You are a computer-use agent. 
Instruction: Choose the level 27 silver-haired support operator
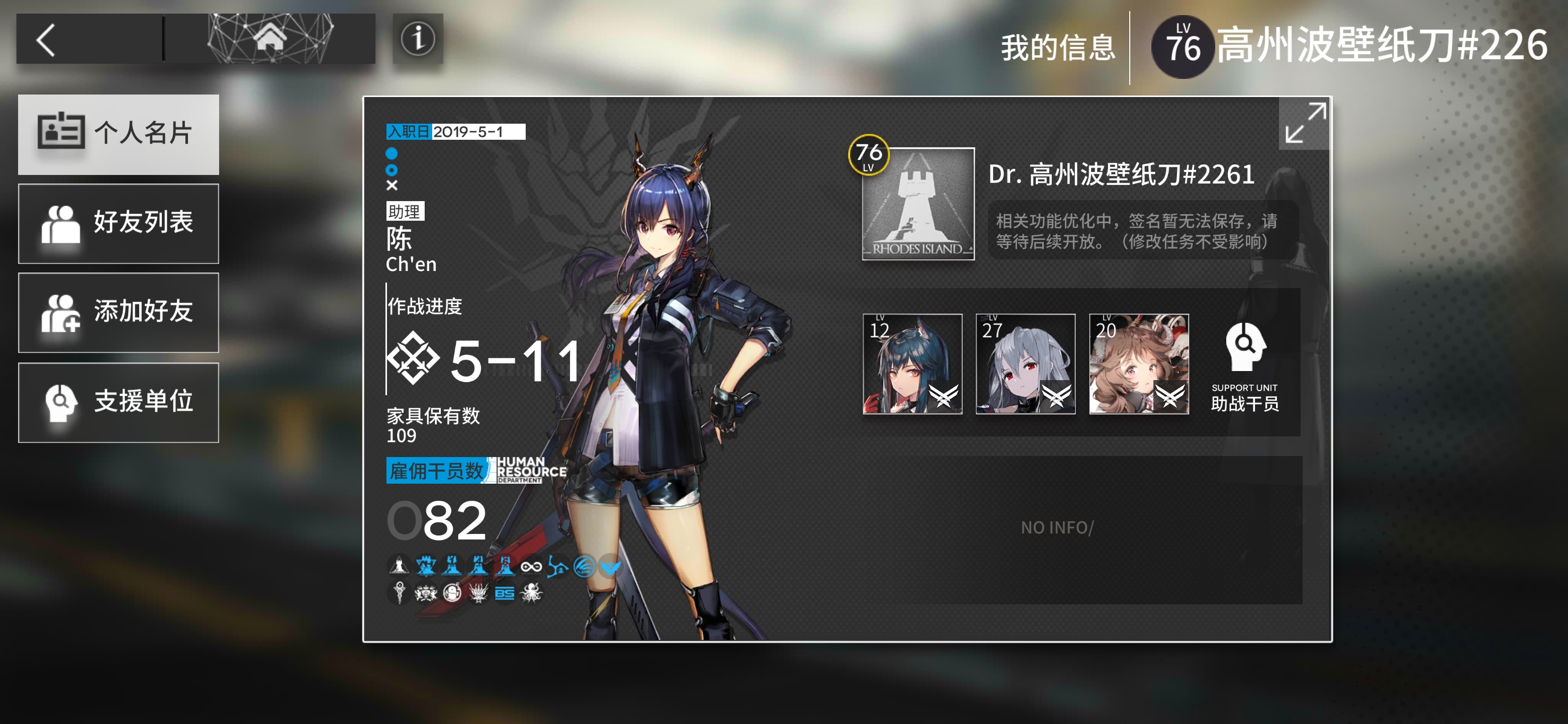click(x=1025, y=364)
